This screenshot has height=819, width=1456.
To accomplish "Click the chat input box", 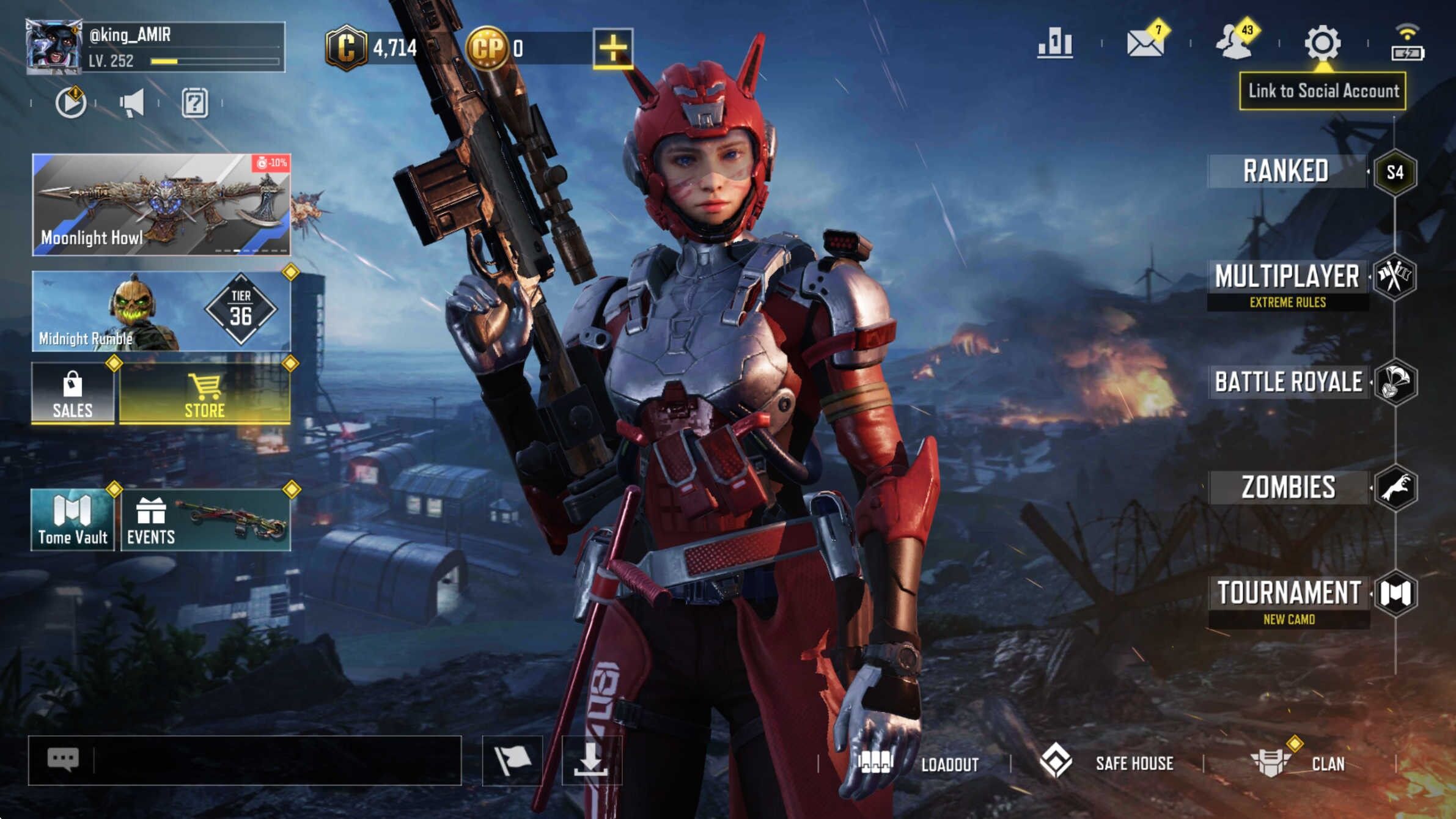I will pyautogui.click(x=275, y=760).
